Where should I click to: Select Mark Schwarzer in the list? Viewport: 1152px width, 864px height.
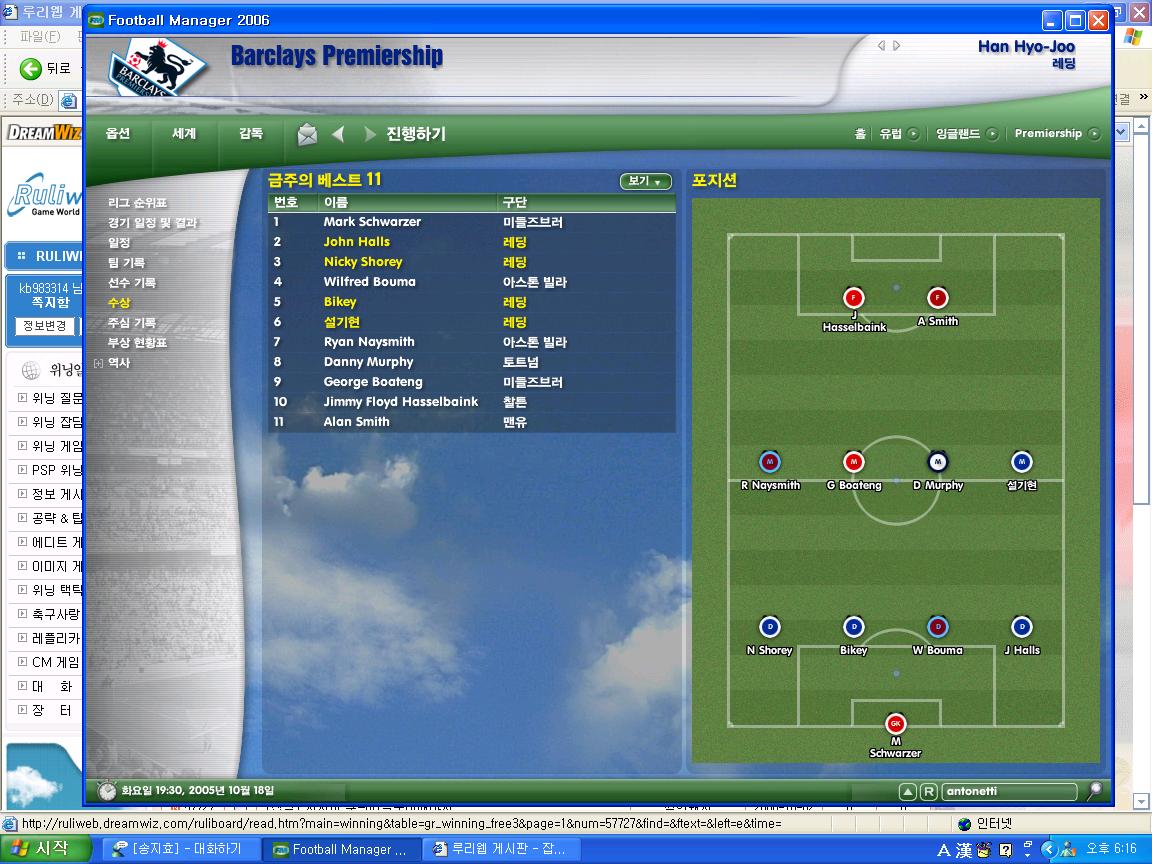click(x=372, y=222)
